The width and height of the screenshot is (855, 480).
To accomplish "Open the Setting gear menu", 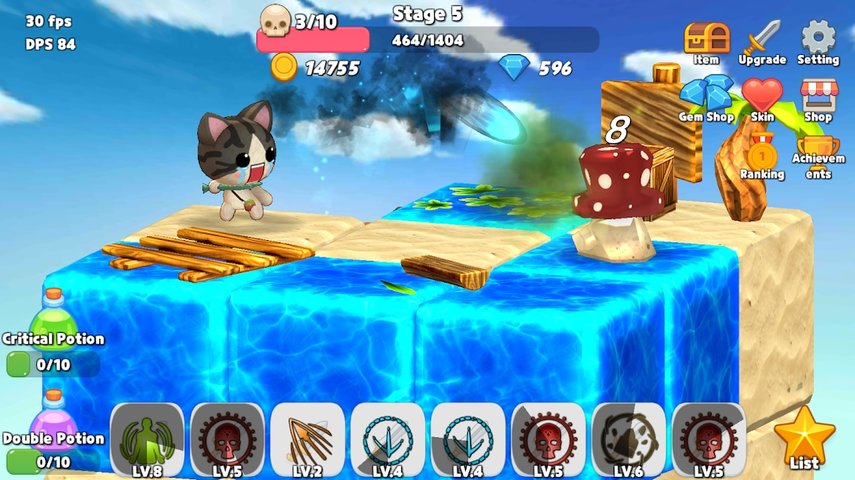I will point(818,41).
